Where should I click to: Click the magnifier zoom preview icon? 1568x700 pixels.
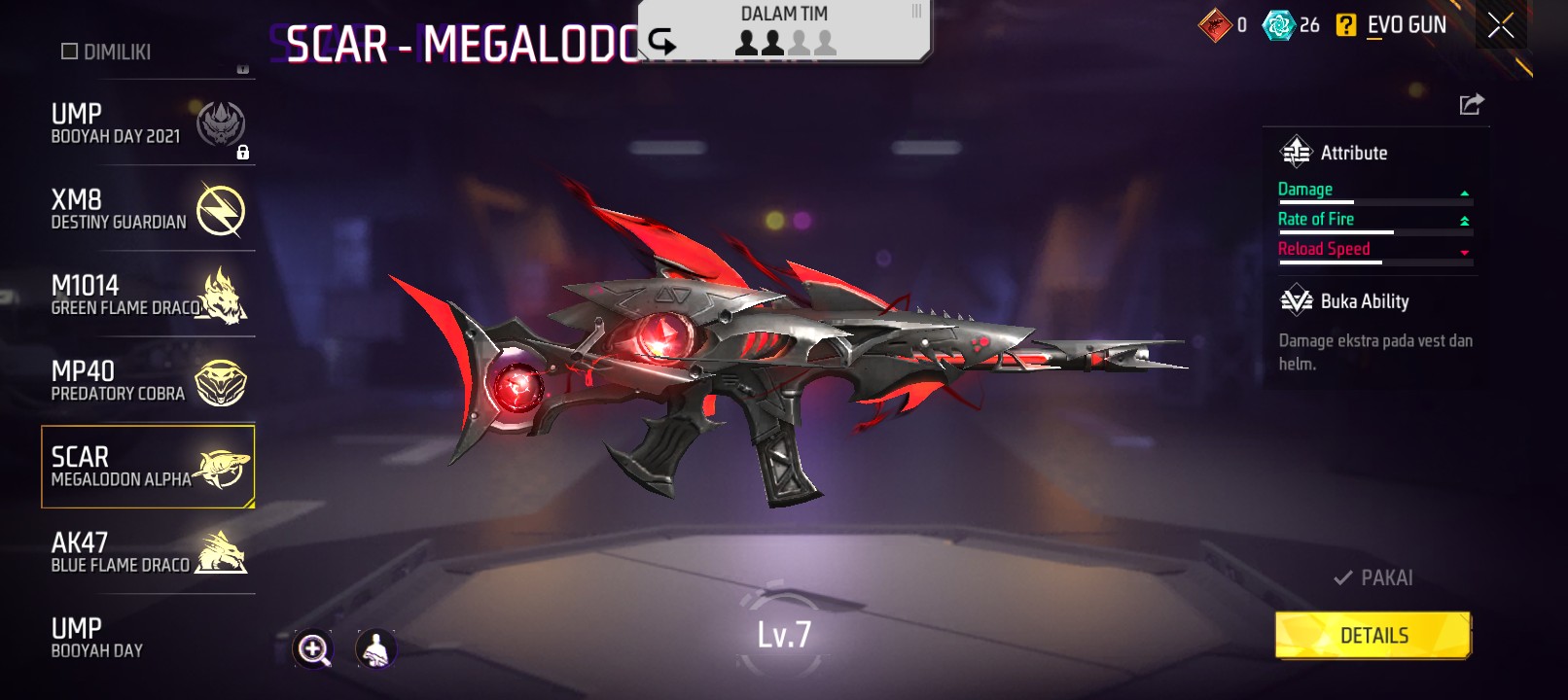pos(313,648)
